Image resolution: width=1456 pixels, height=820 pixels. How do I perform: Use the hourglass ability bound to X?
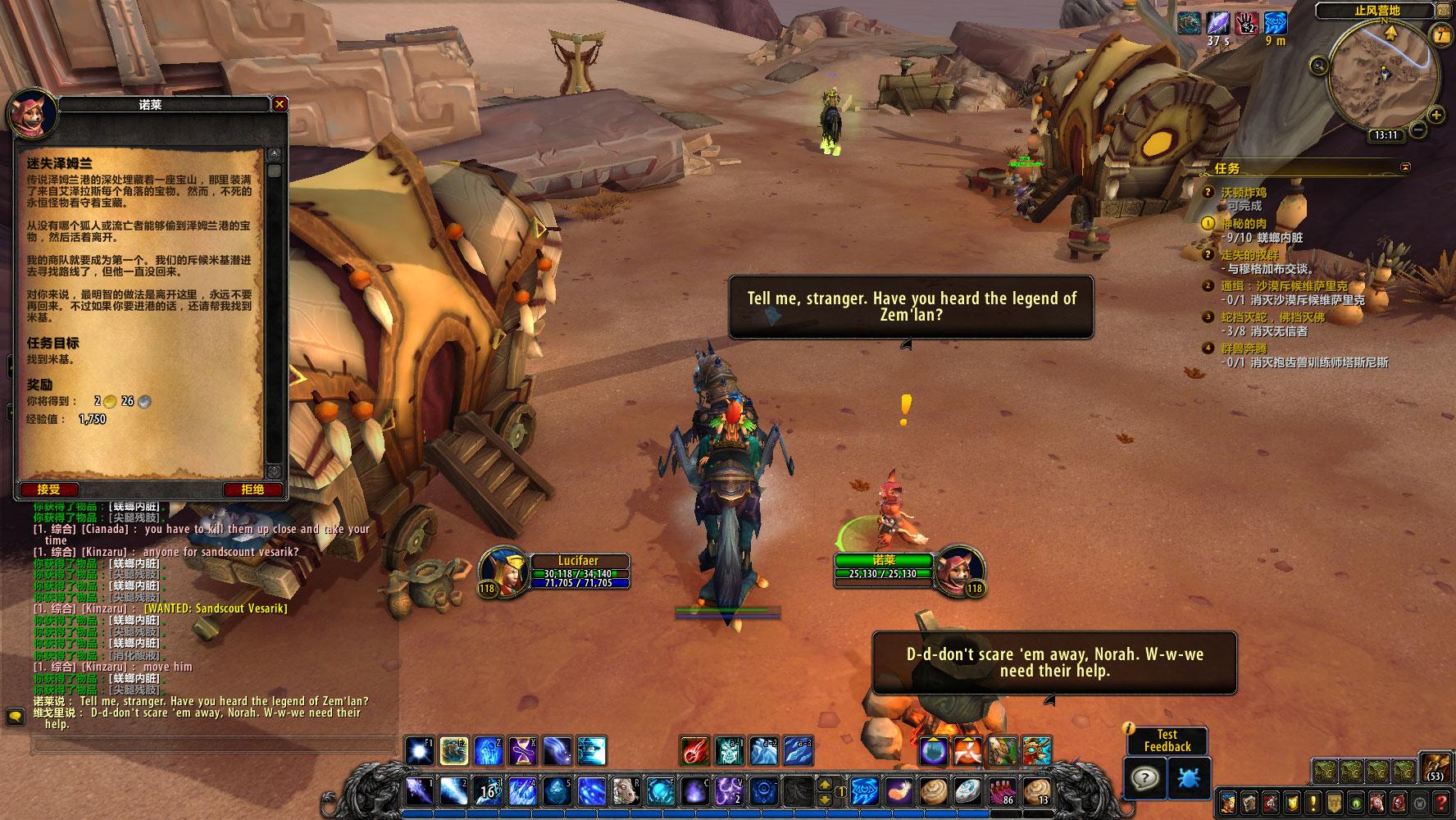[521, 751]
